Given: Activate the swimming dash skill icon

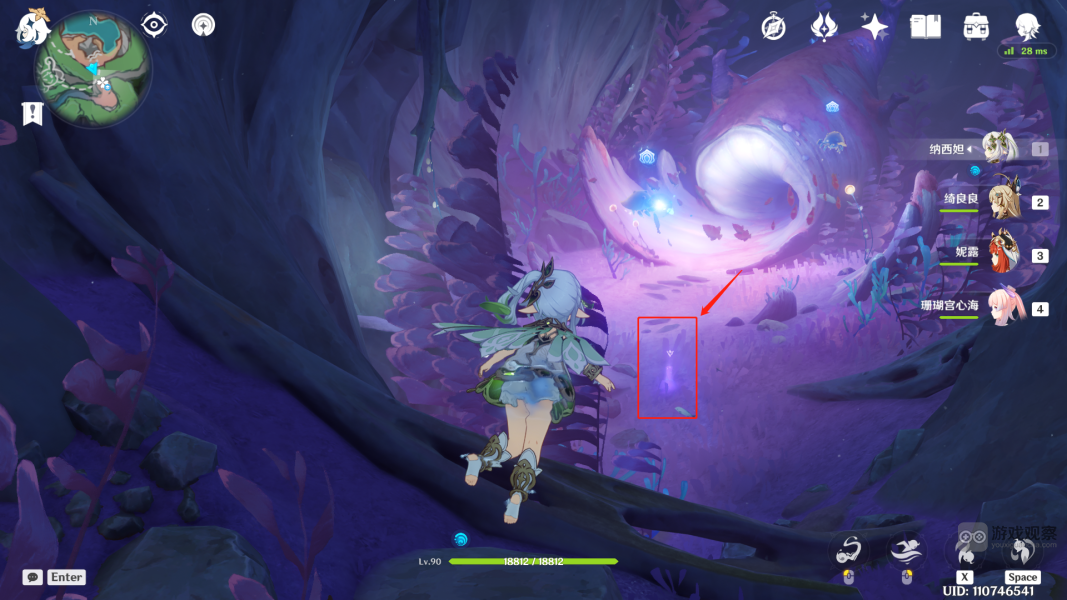Looking at the screenshot, I should [906, 550].
